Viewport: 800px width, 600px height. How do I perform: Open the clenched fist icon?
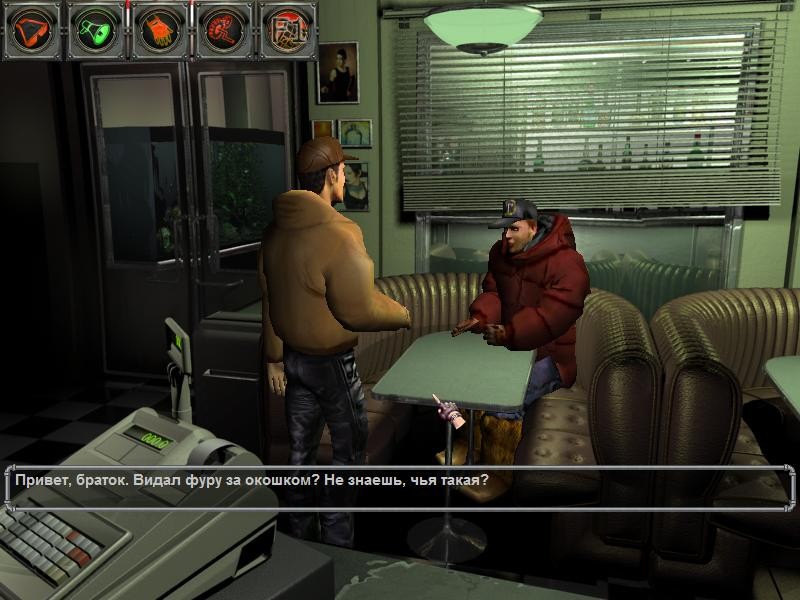pyautogui.click(x=287, y=30)
